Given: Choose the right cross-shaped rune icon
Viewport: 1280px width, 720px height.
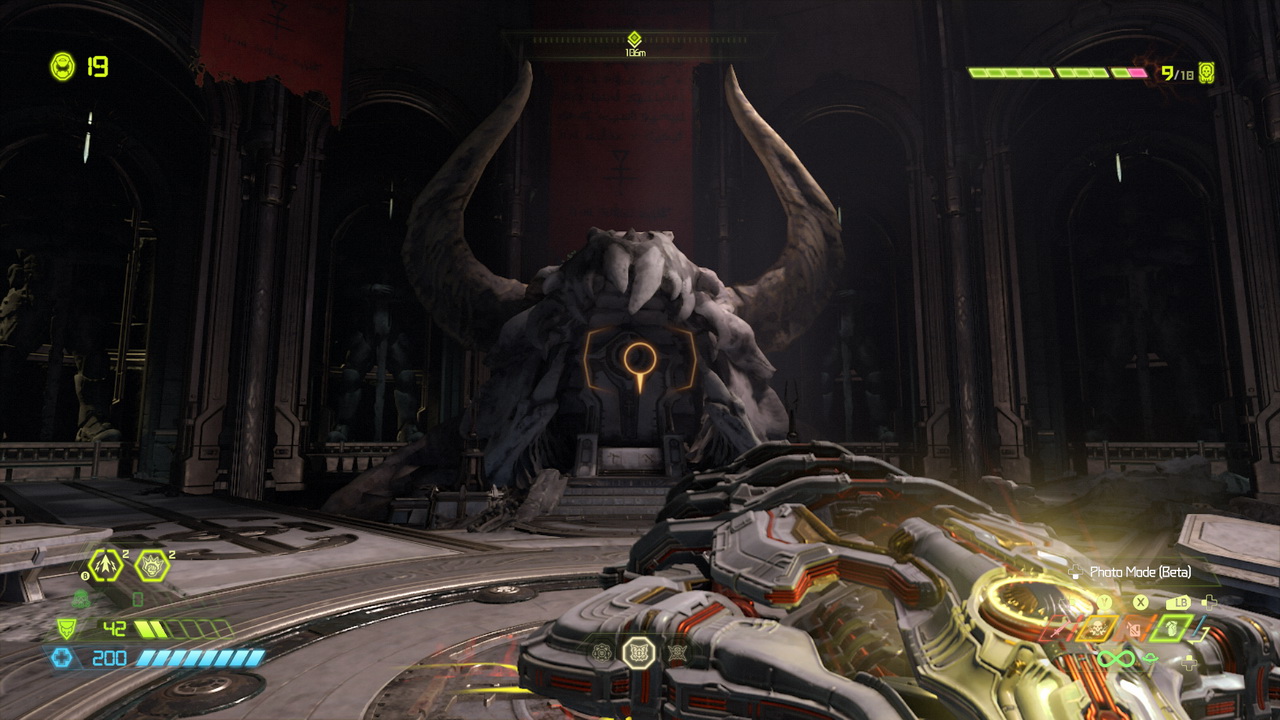Looking at the screenshot, I should pos(677,652).
